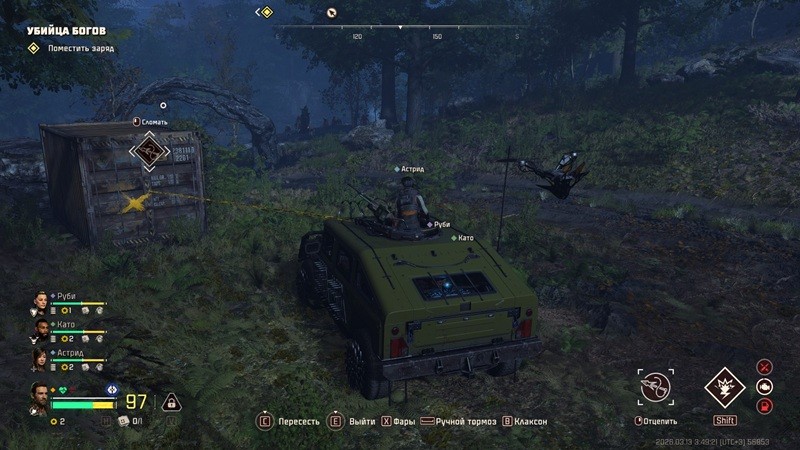Click the "Поместить заряд" objective entry
This screenshot has width=800, height=450.
point(74,47)
